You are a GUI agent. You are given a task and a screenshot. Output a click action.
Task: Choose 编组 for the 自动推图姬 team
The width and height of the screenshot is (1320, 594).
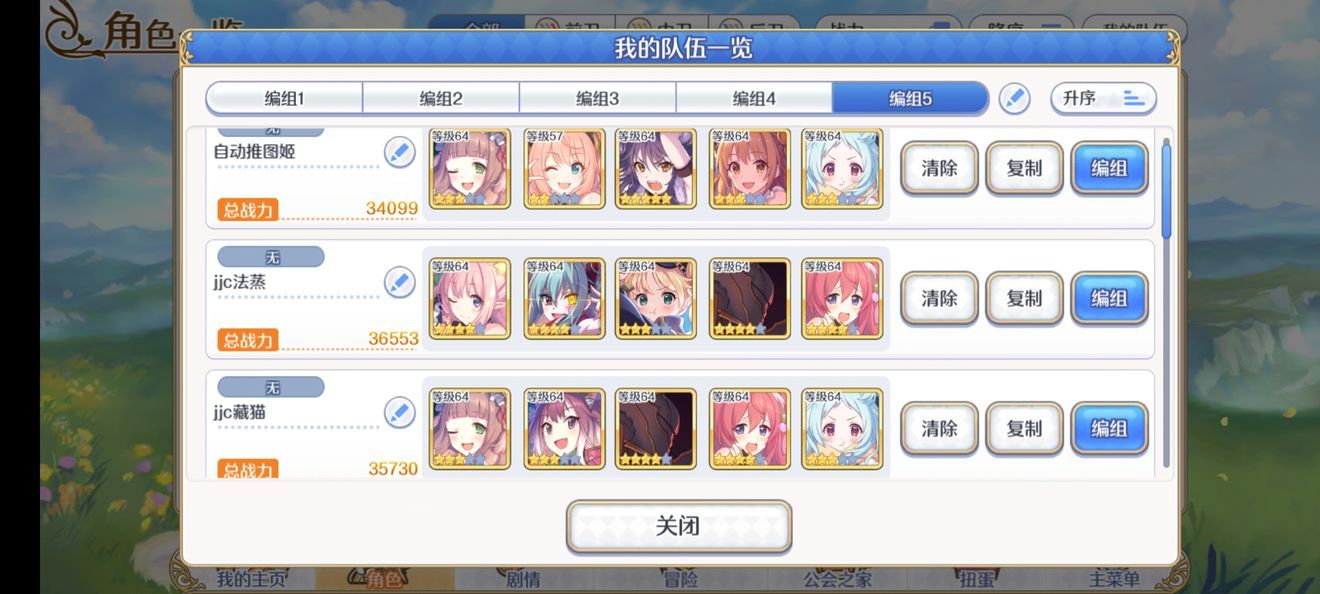1109,168
